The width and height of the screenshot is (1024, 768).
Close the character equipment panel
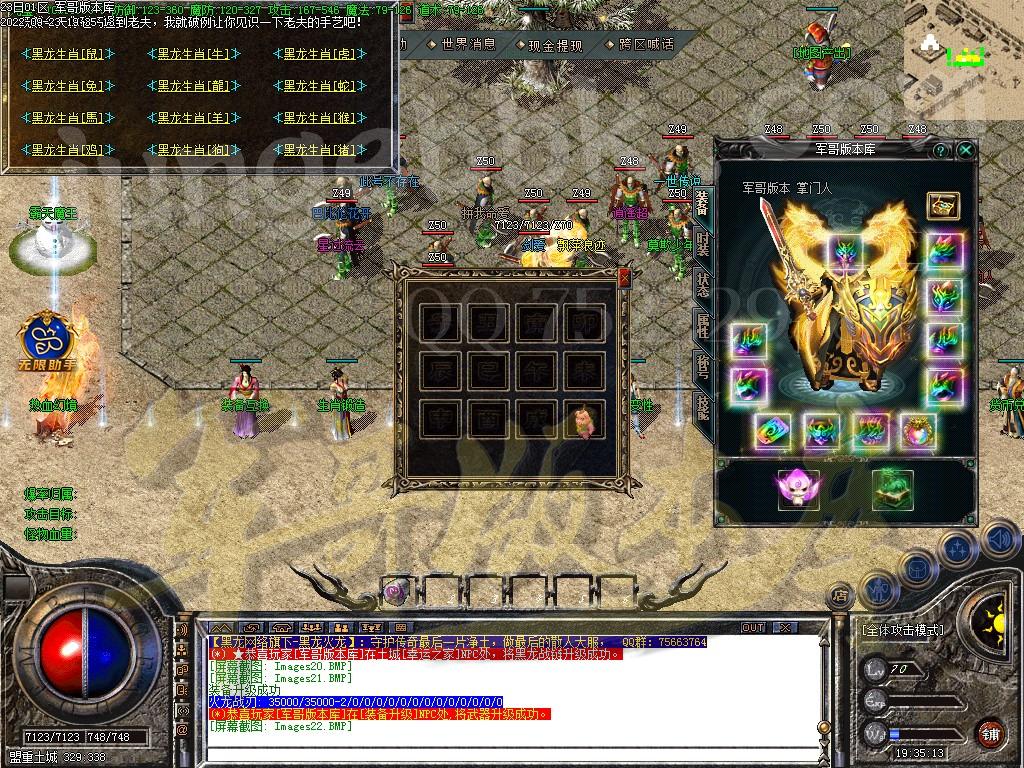(x=965, y=150)
